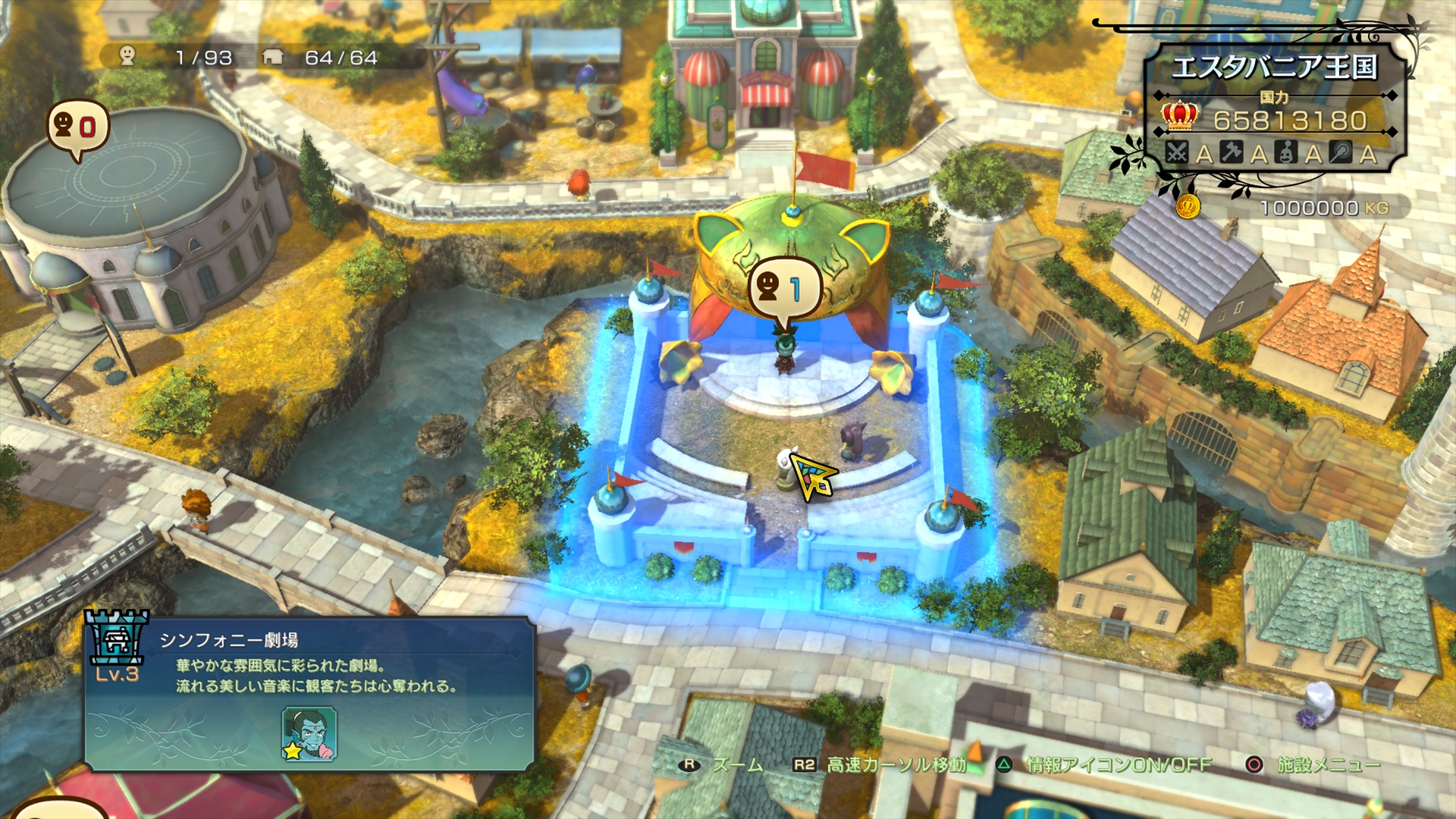Viewport: 1456px width, 819px height.
Task: Click the wand stat icon next to last A rank
Action: 1340,152
